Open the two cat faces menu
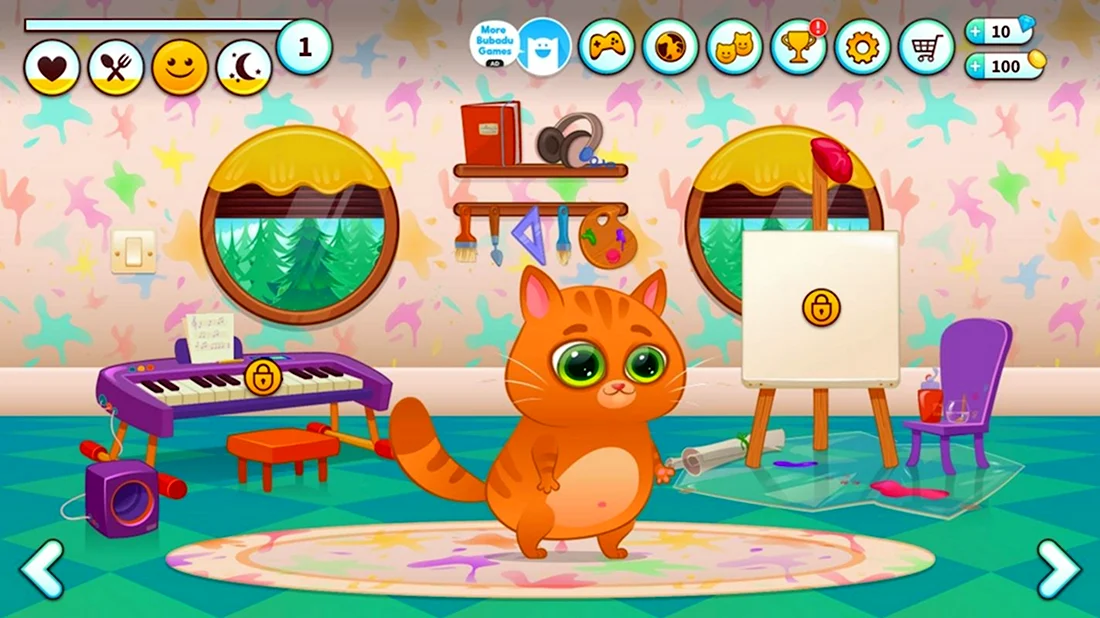This screenshot has height=618, width=1100. 735,46
